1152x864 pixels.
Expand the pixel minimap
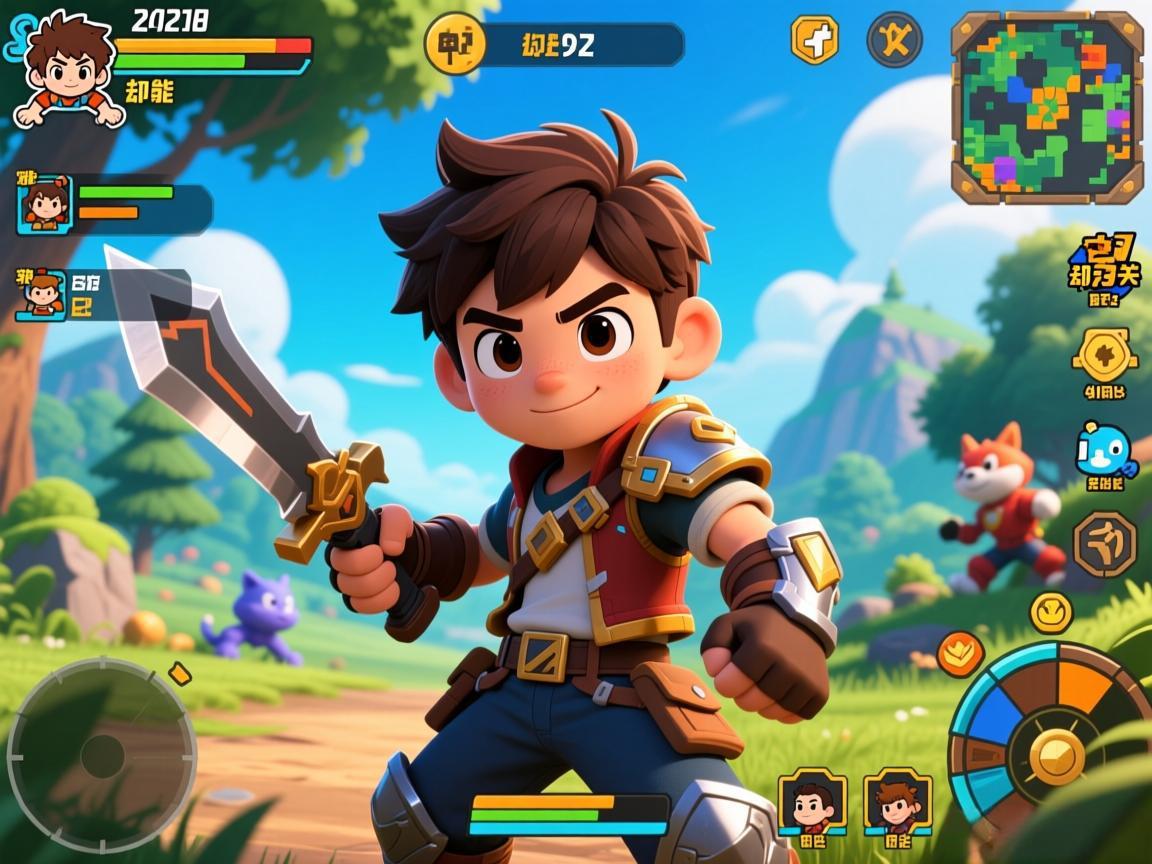click(x=1046, y=107)
